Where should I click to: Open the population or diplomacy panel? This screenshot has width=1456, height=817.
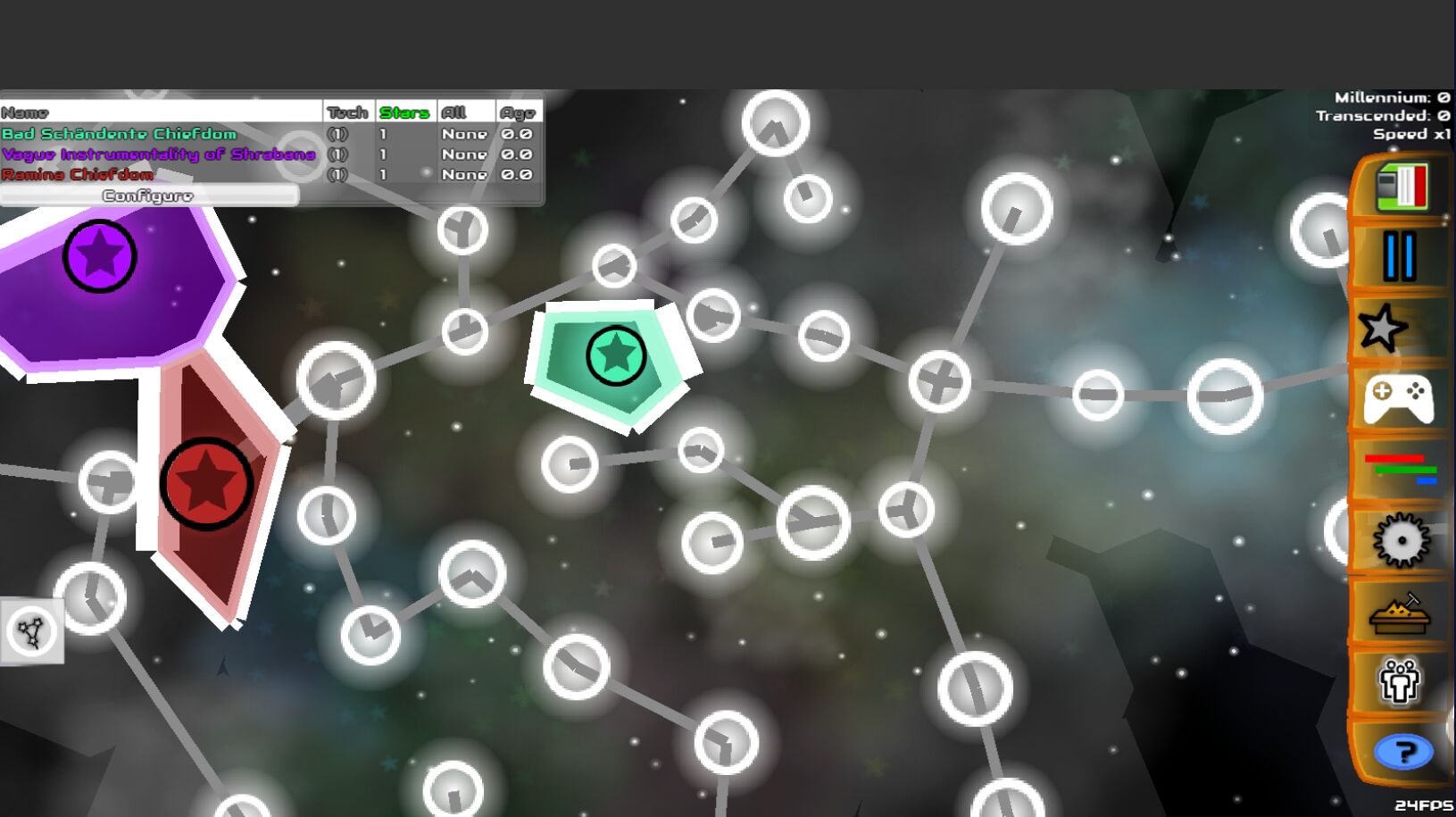pos(1400,680)
